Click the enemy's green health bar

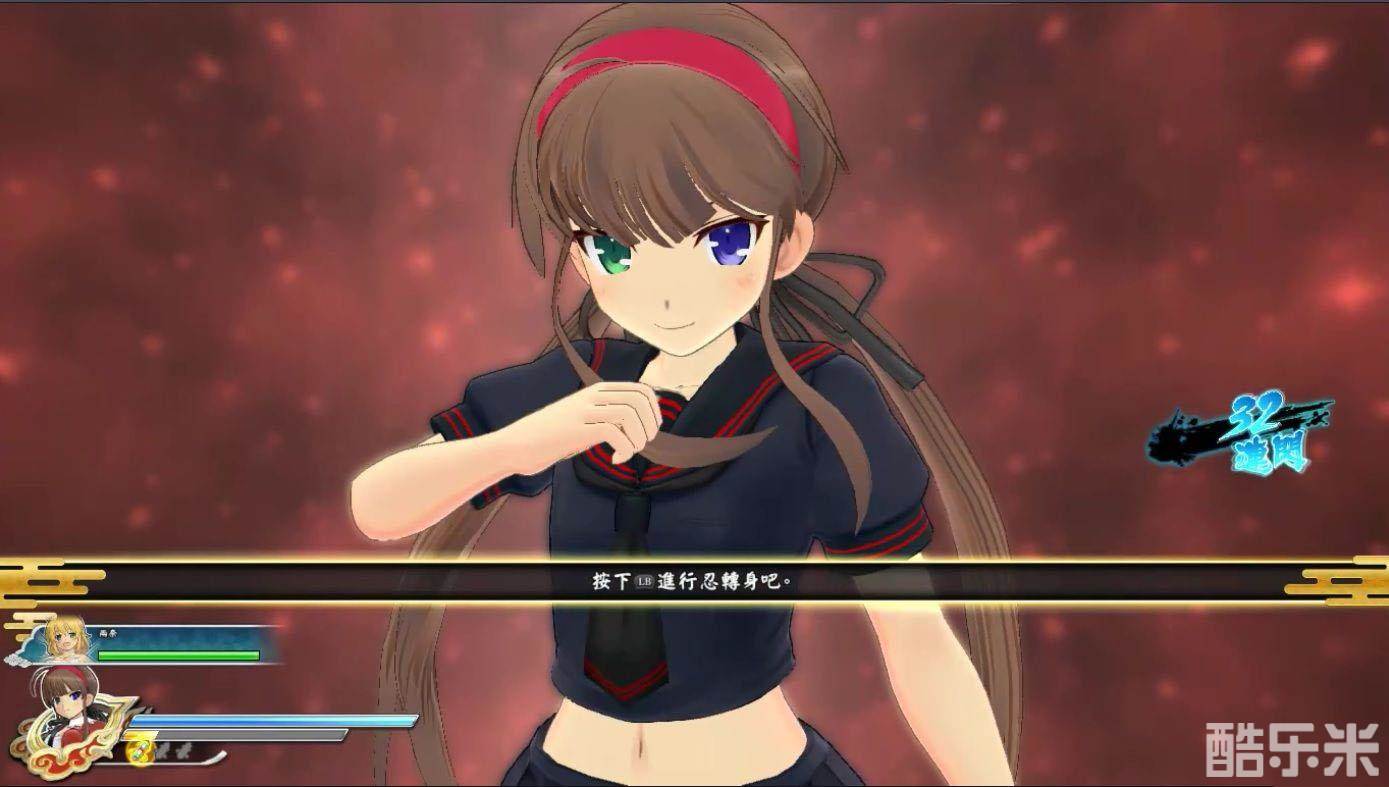(176, 654)
